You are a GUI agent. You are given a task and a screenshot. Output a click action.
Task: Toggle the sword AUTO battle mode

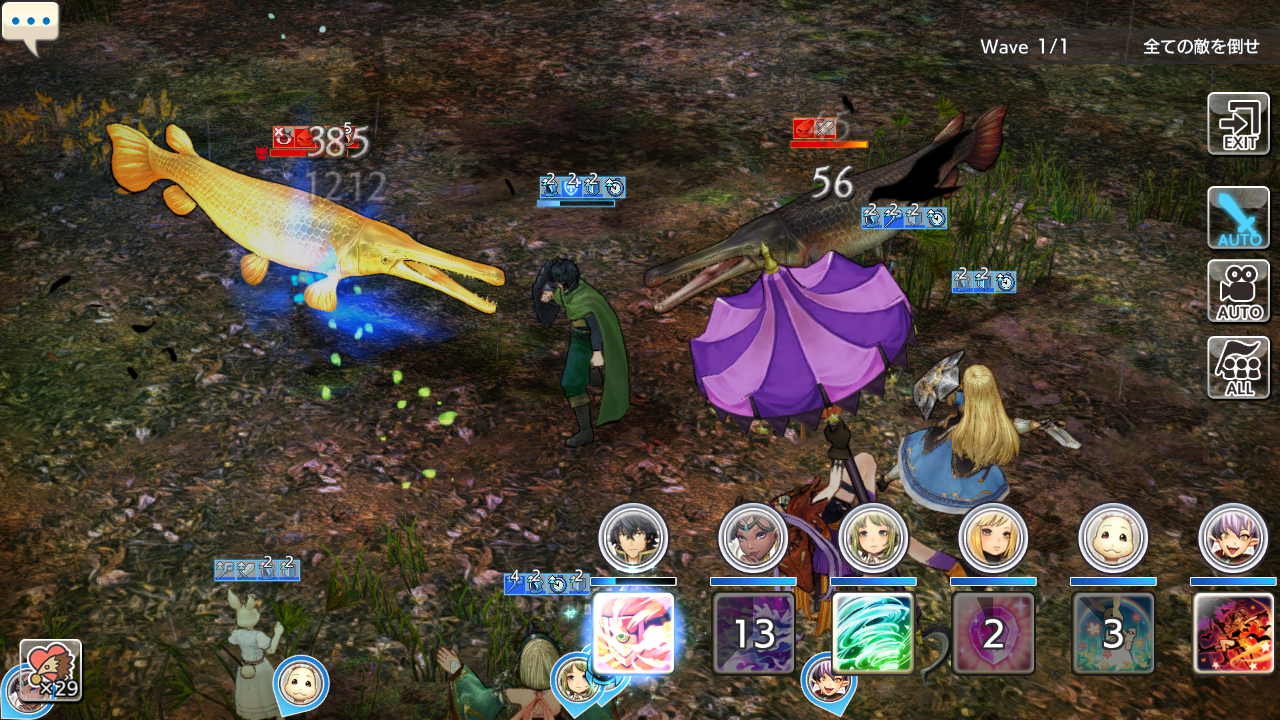pos(1238,217)
